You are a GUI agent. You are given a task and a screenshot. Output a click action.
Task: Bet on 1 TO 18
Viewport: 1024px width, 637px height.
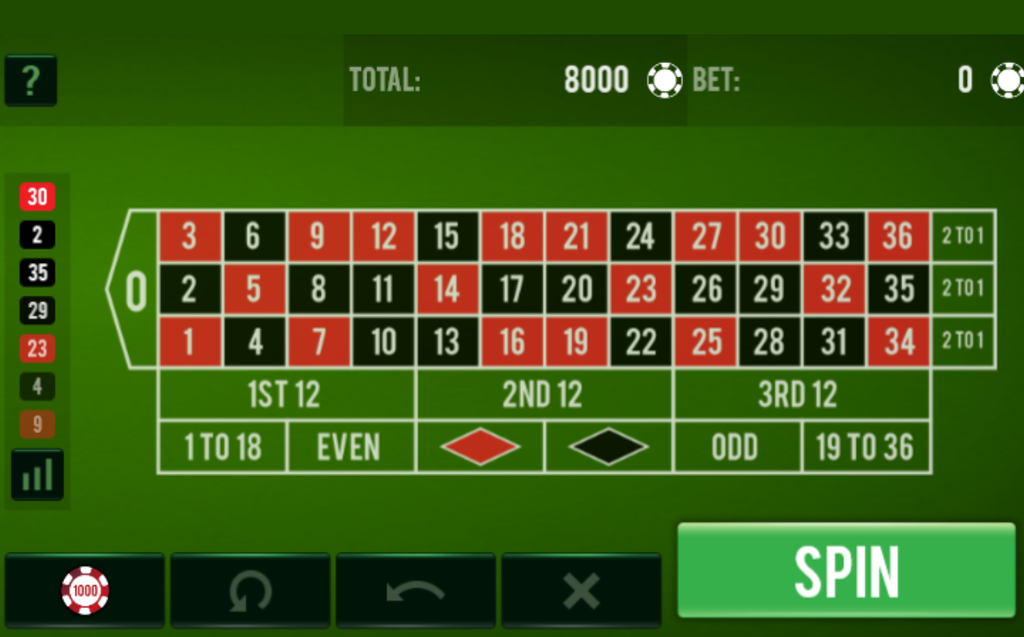click(x=222, y=447)
